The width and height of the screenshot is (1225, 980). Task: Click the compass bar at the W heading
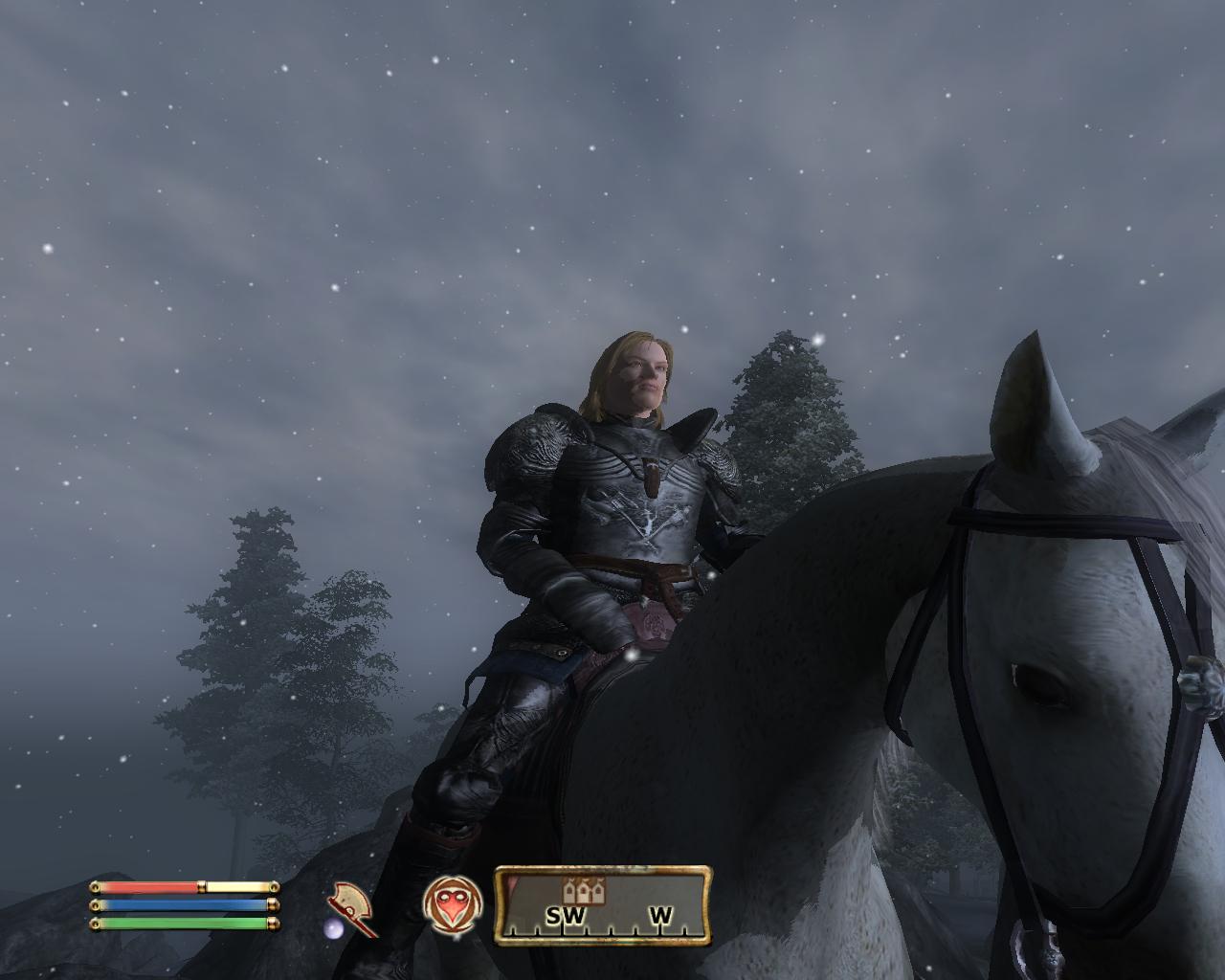point(660,916)
